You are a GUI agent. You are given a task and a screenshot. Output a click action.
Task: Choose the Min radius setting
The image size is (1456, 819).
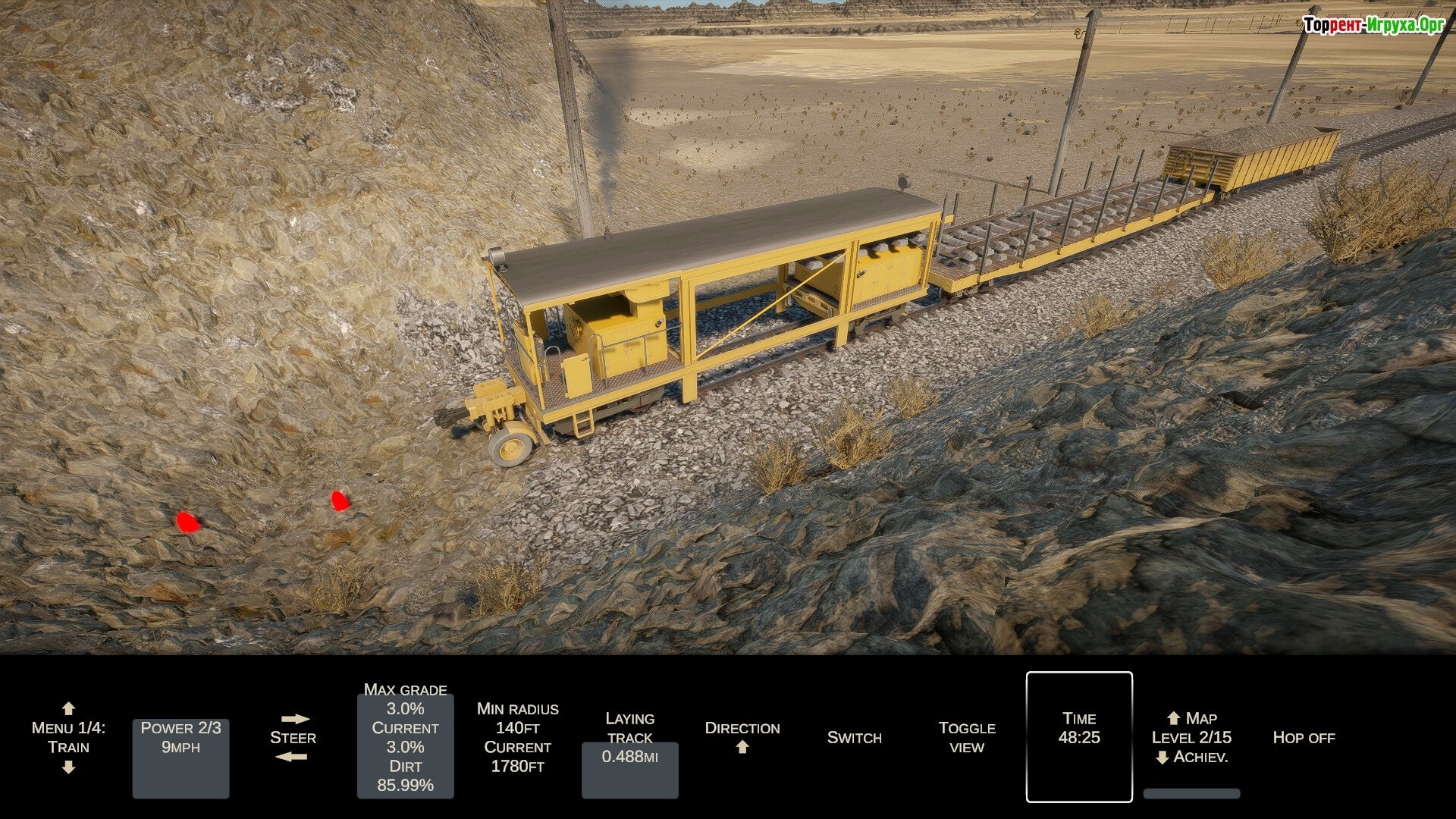tap(517, 737)
